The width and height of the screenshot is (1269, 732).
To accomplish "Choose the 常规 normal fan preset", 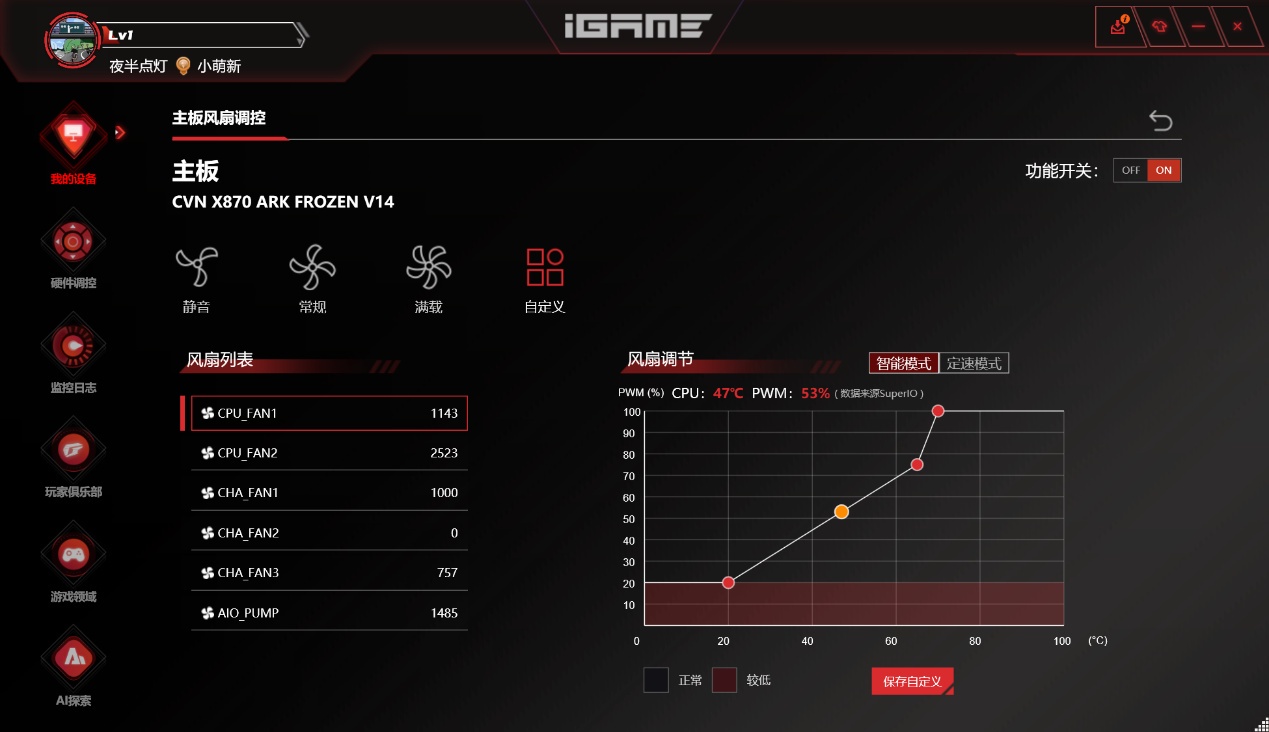I will tap(312, 279).
